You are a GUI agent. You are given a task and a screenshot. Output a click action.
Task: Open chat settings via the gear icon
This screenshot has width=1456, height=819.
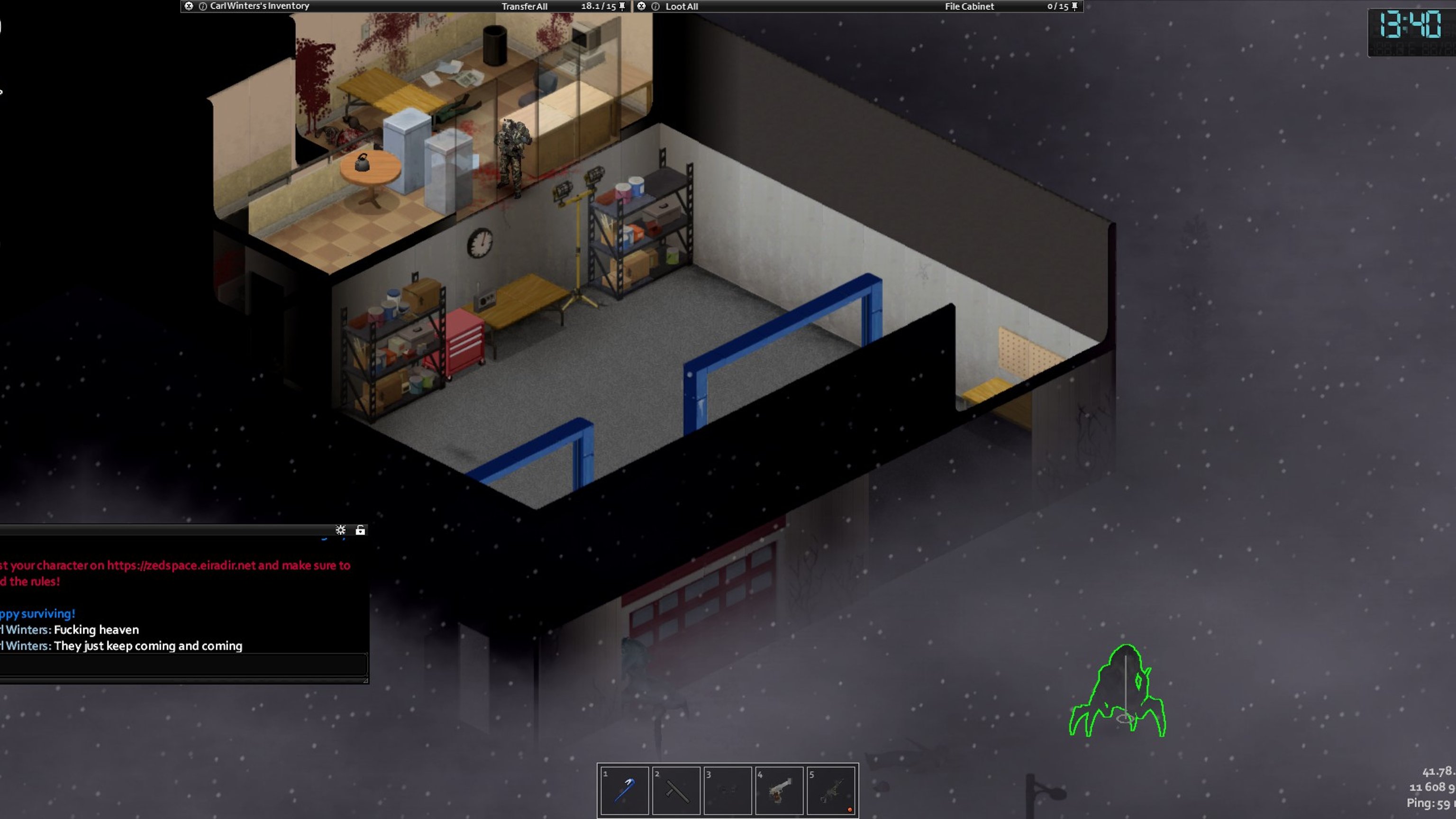pyautogui.click(x=340, y=529)
